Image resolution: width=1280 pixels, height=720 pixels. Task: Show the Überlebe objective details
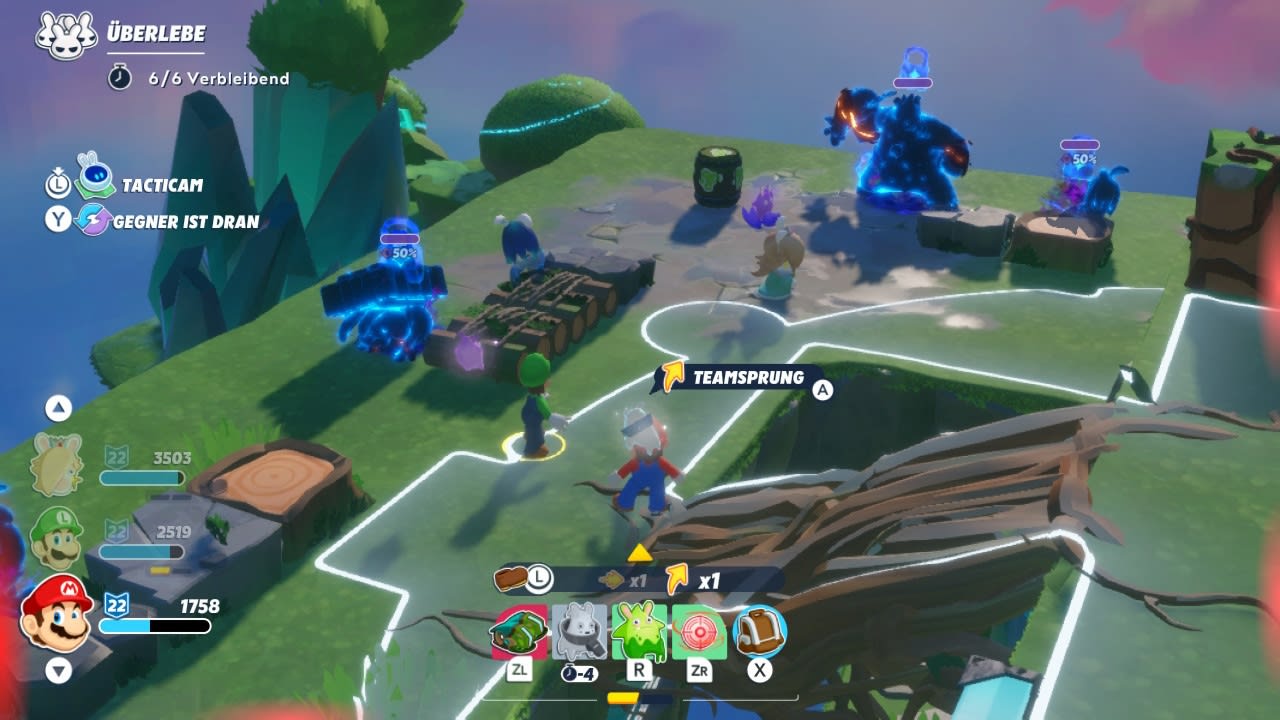tap(155, 34)
